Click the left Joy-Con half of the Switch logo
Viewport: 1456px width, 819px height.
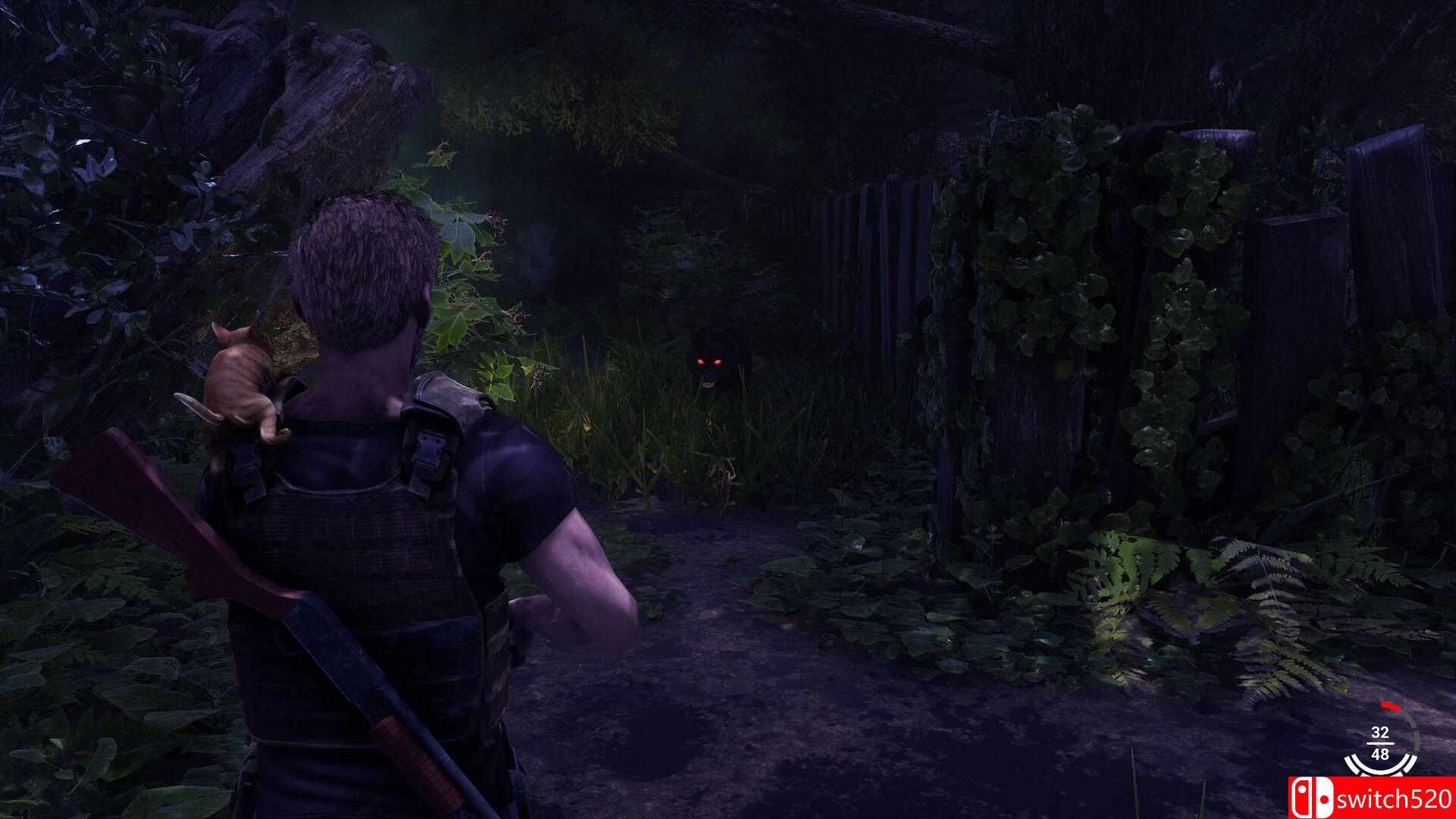click(1302, 798)
